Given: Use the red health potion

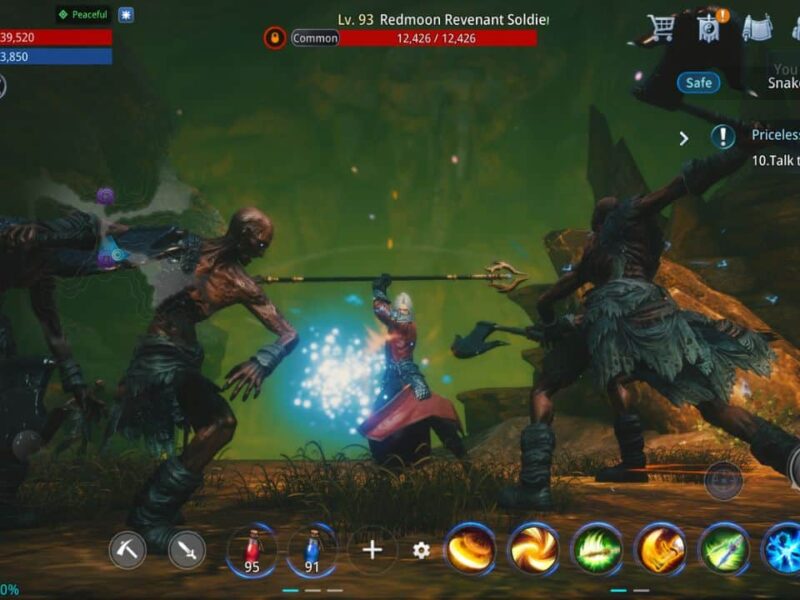Looking at the screenshot, I should 251,550.
